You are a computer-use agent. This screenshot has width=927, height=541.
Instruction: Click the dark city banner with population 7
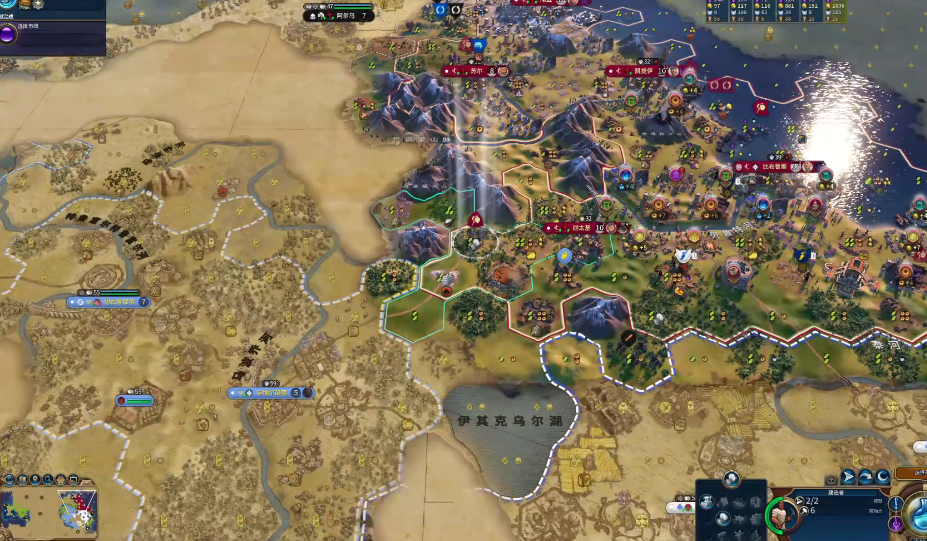[x=340, y=16]
